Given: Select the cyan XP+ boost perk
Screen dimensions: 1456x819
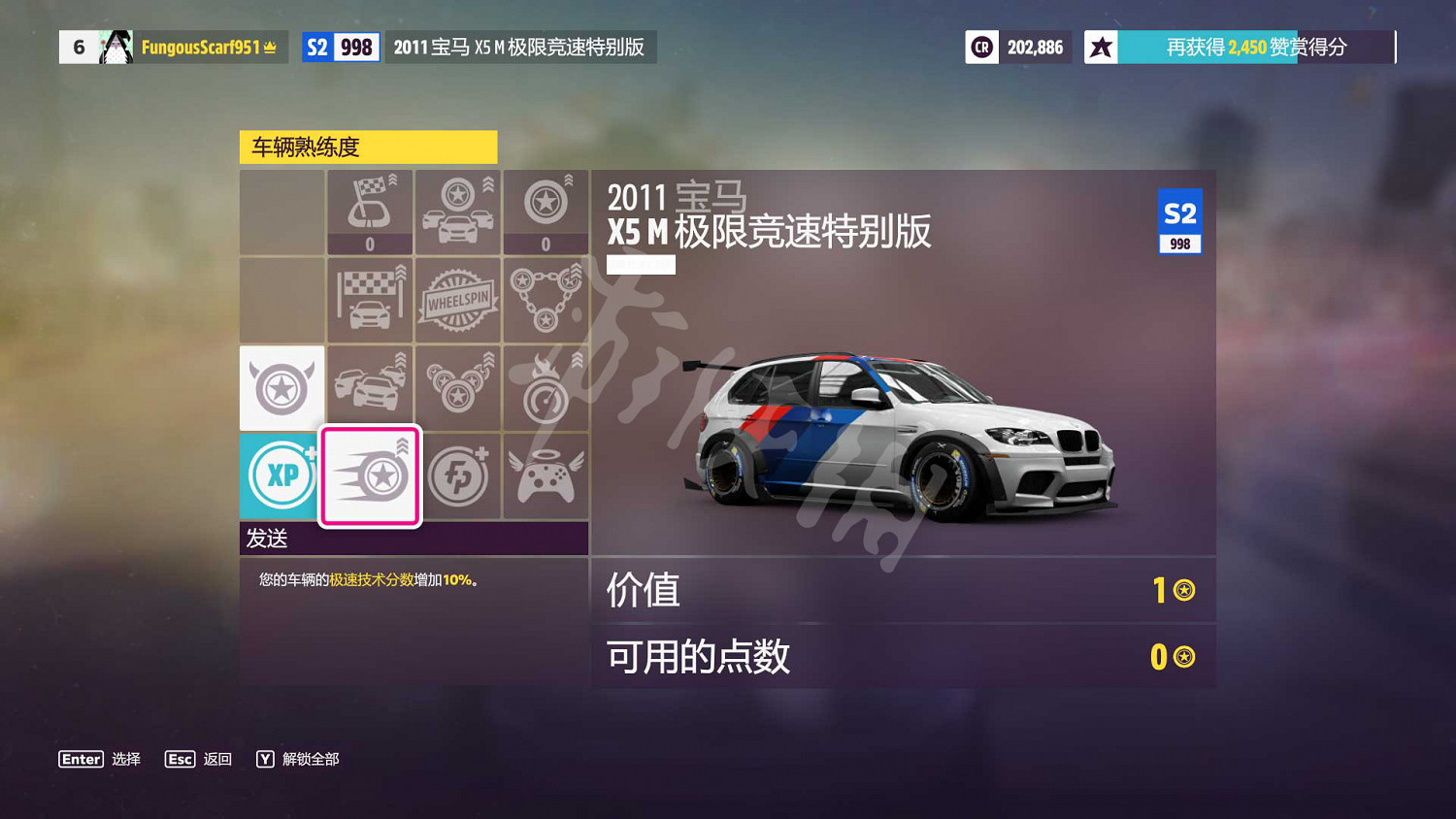Looking at the screenshot, I should click(281, 475).
